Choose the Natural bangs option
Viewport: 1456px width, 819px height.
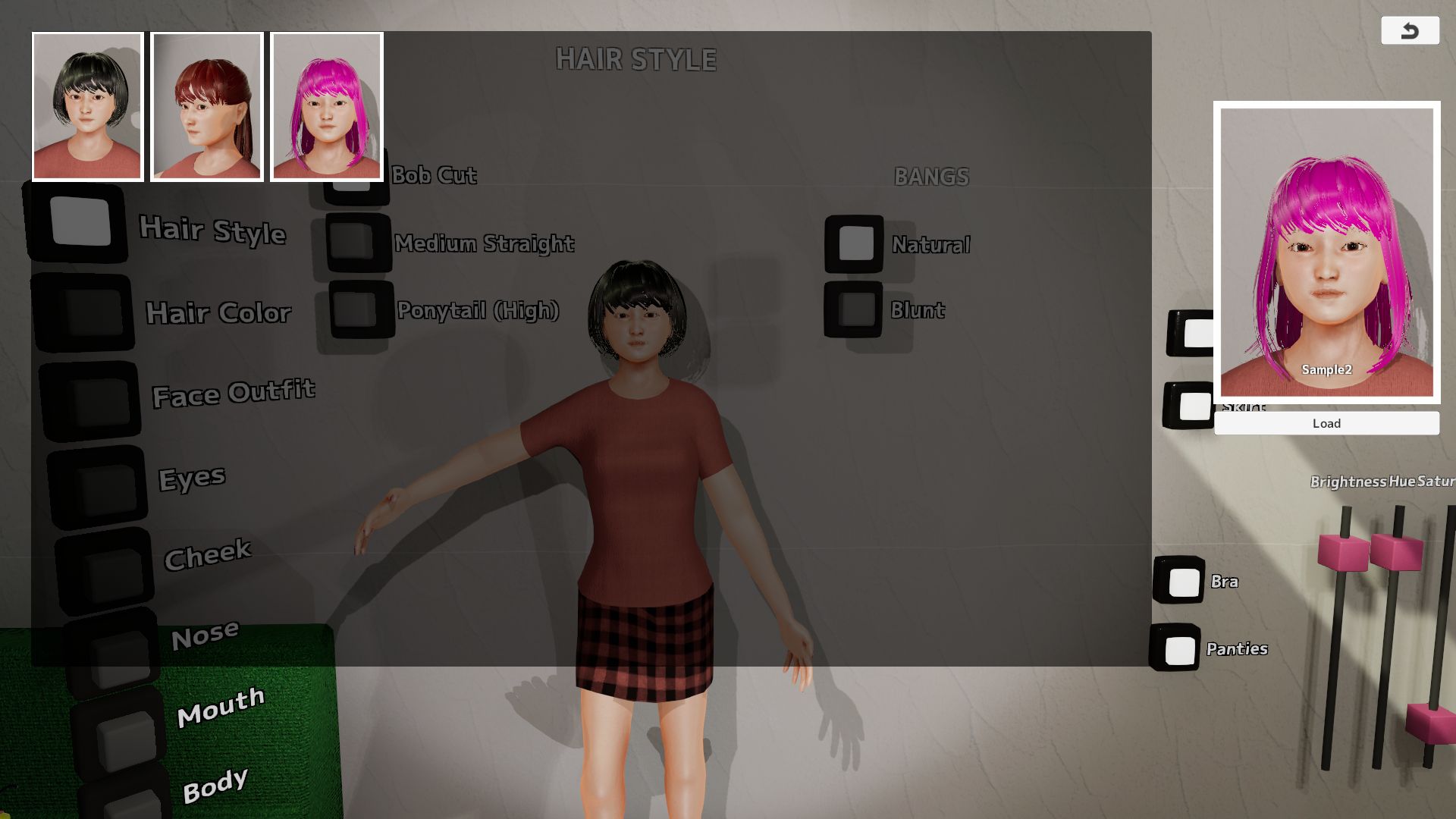pos(855,244)
